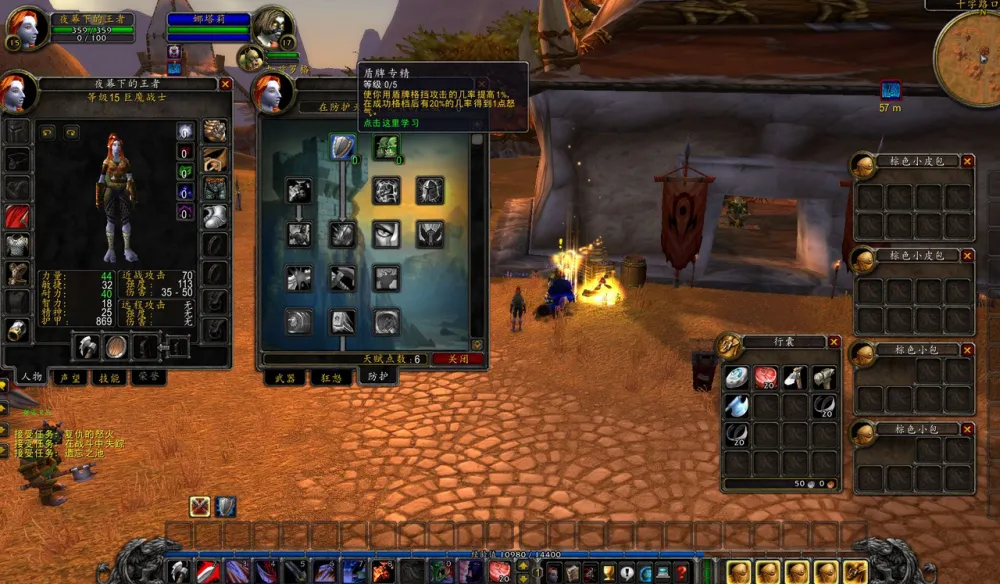This screenshot has width=1000, height=584.
Task: Rotate the character model left
Action: (48, 131)
